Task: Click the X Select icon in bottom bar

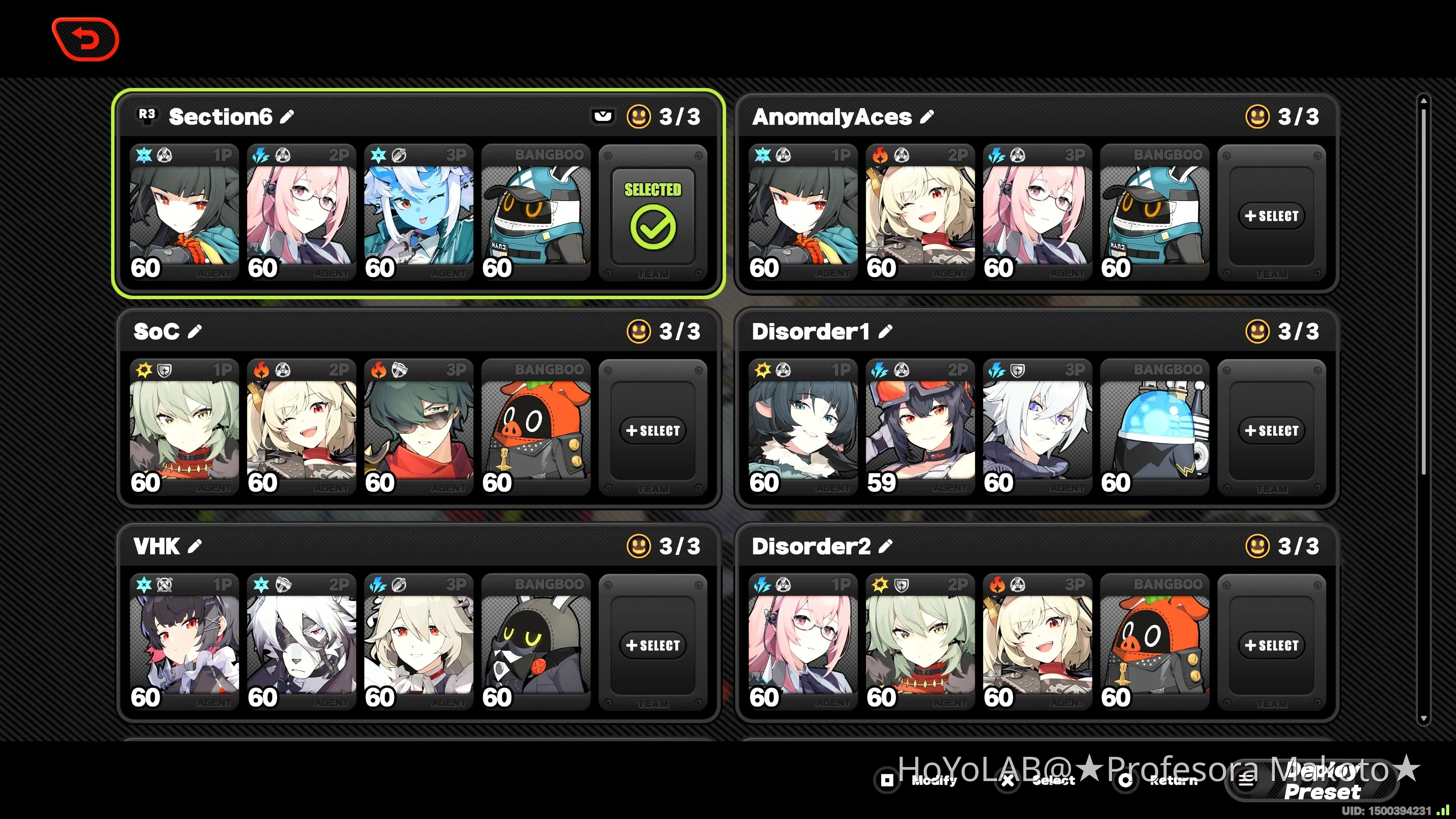Action: 1007,781
